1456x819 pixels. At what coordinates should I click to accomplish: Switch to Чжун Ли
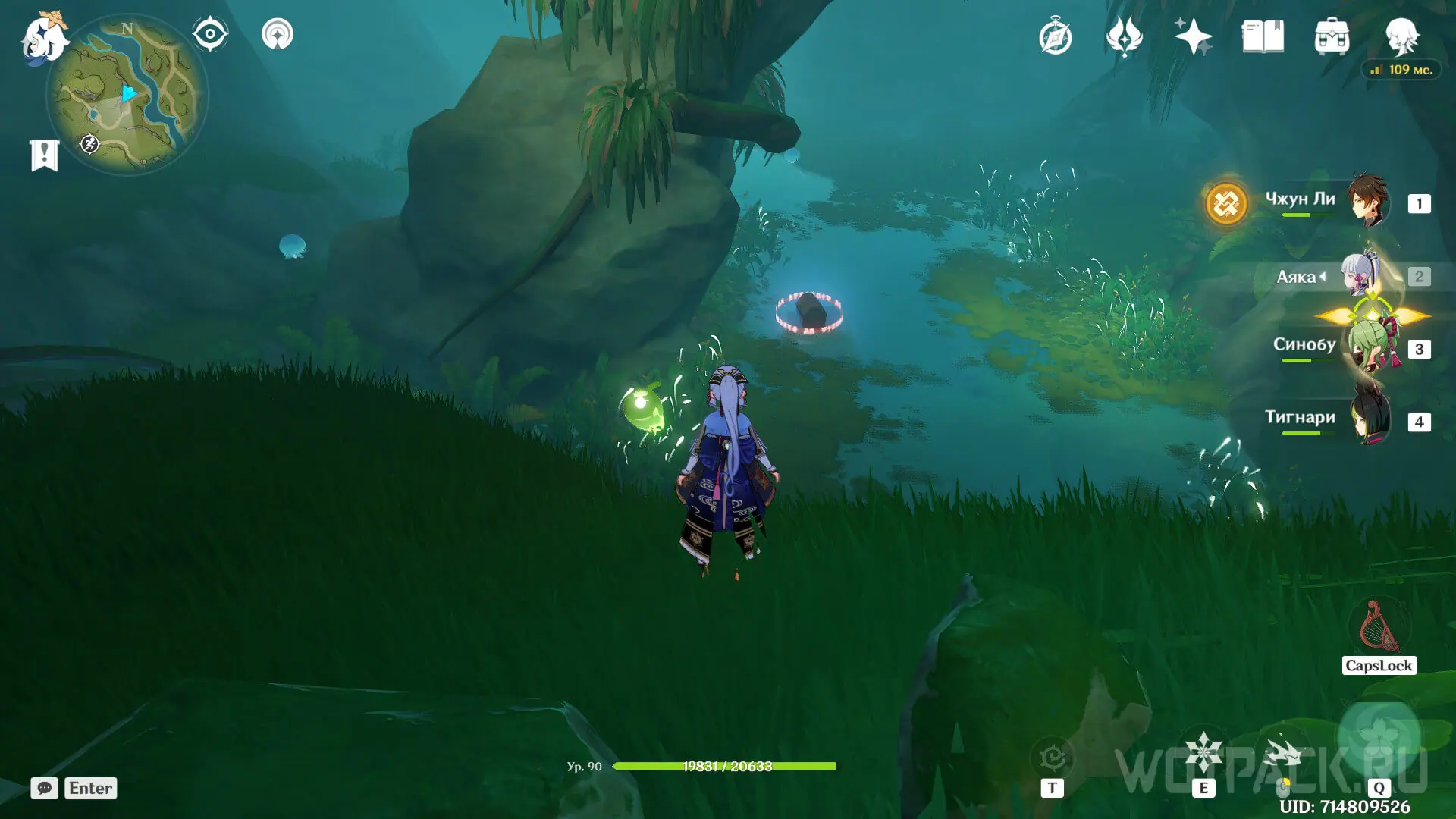(x=1367, y=202)
